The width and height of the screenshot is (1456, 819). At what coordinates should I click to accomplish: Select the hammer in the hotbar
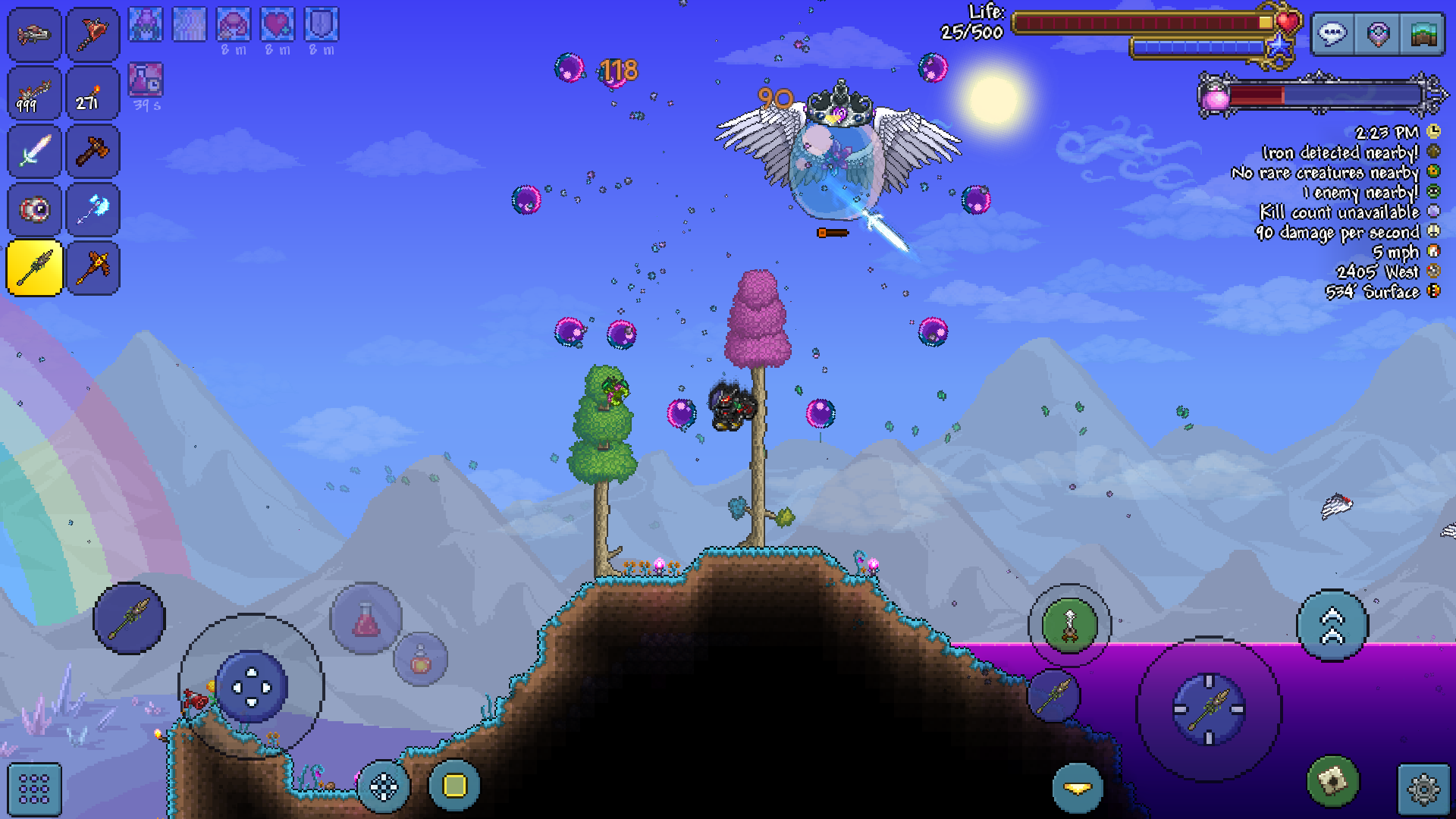pos(93,152)
